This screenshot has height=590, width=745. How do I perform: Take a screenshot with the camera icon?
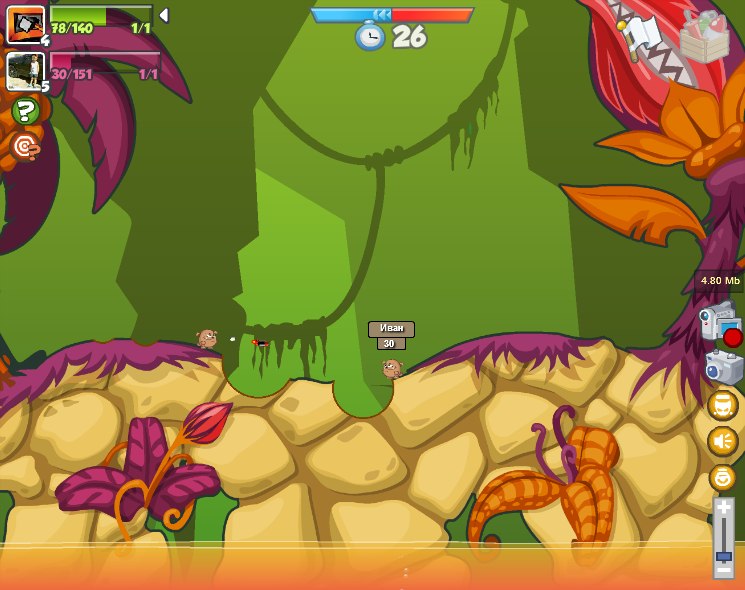point(723,367)
